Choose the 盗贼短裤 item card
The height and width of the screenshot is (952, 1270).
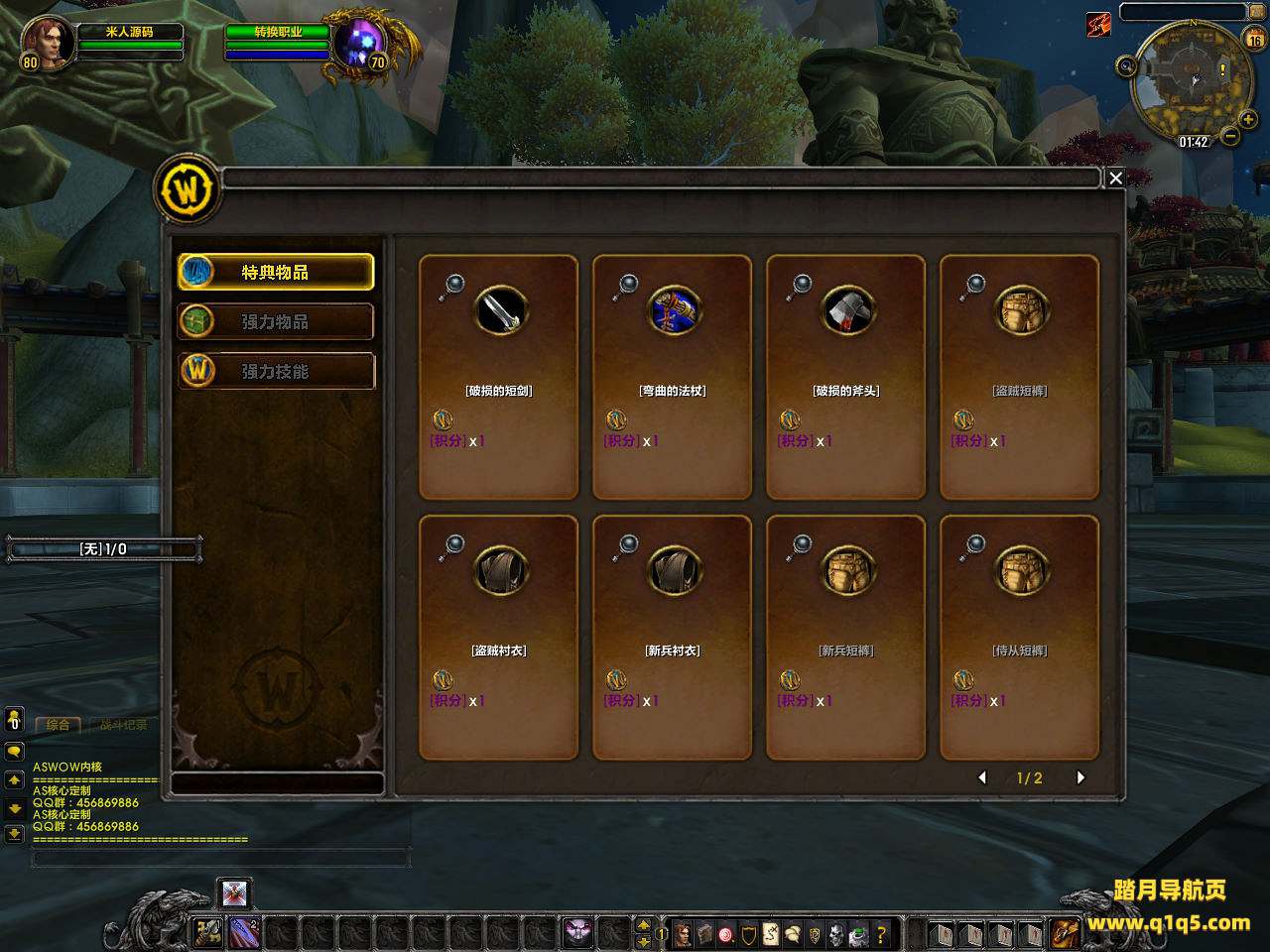click(x=1020, y=377)
